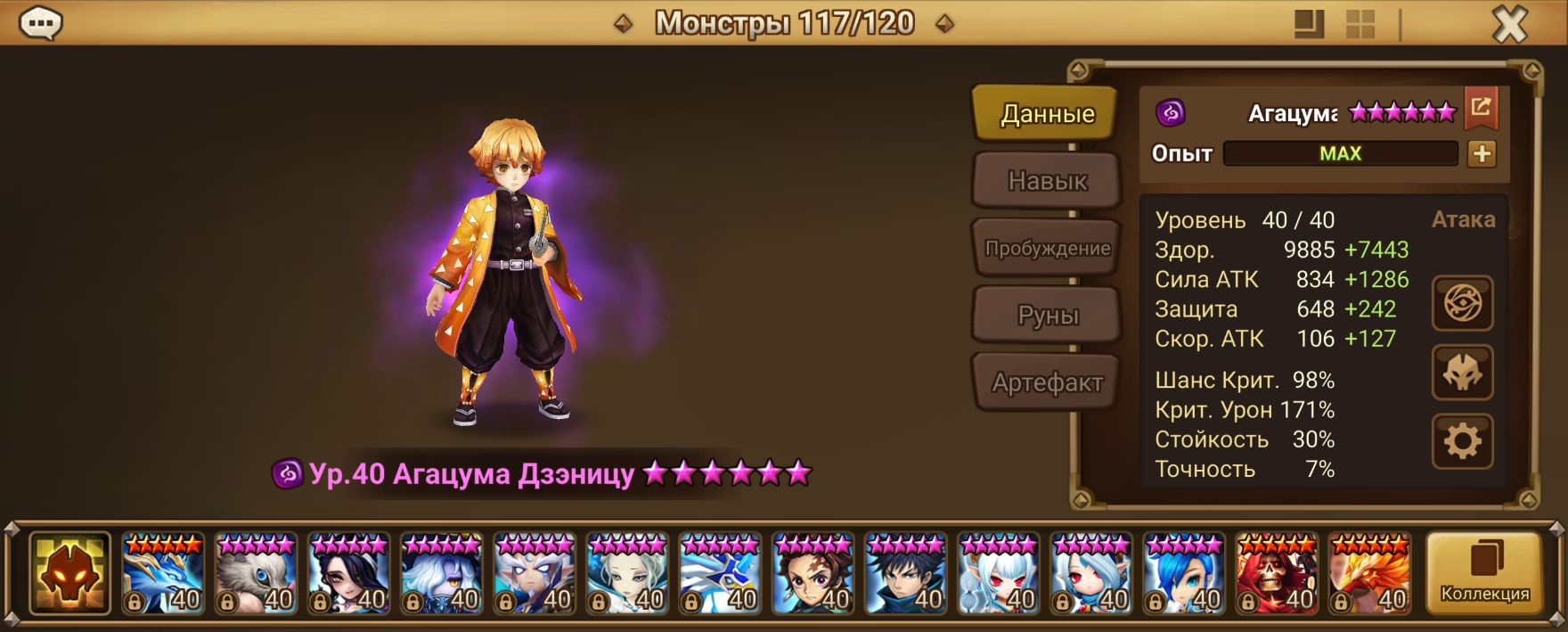
Task: Open the Навык tab
Action: pos(1046,181)
